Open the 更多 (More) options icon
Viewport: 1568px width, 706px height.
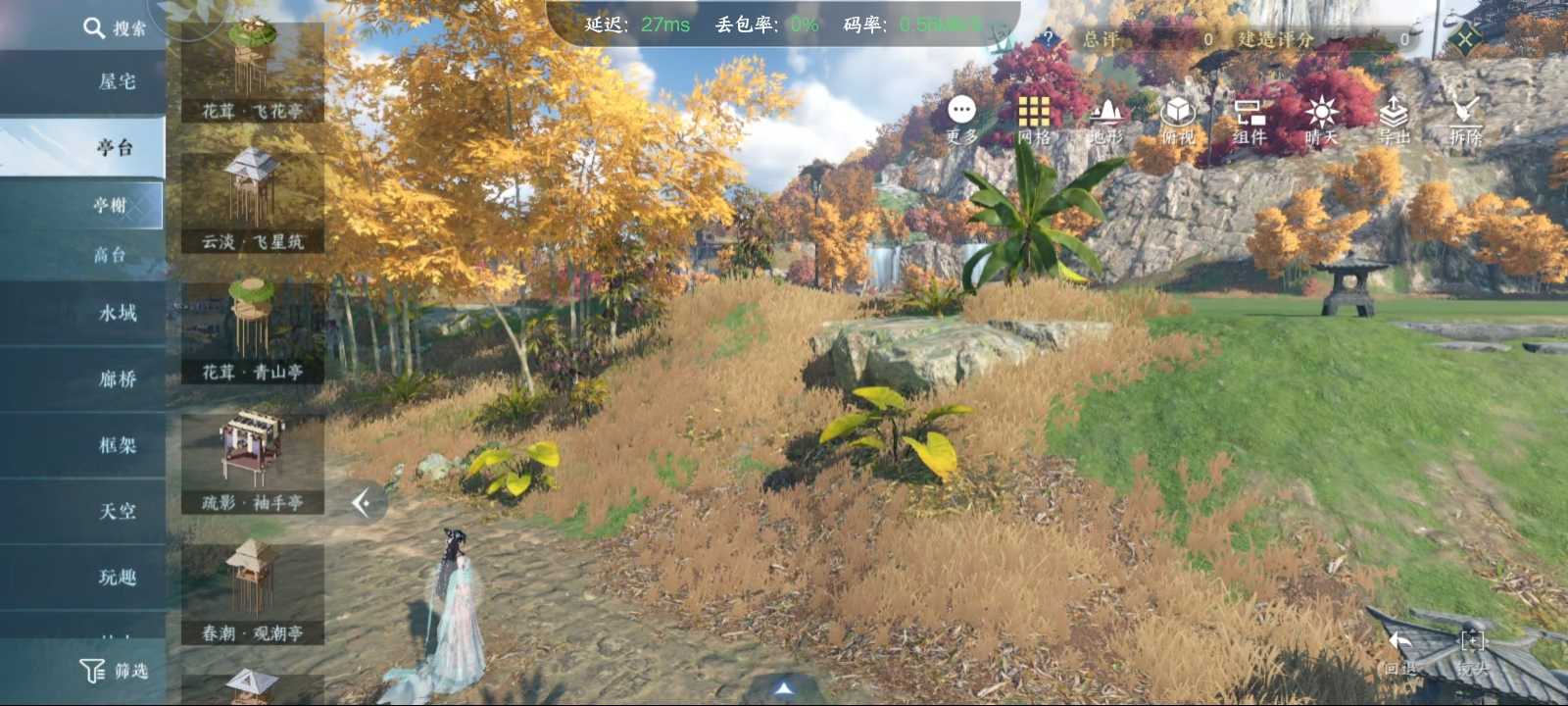click(961, 120)
